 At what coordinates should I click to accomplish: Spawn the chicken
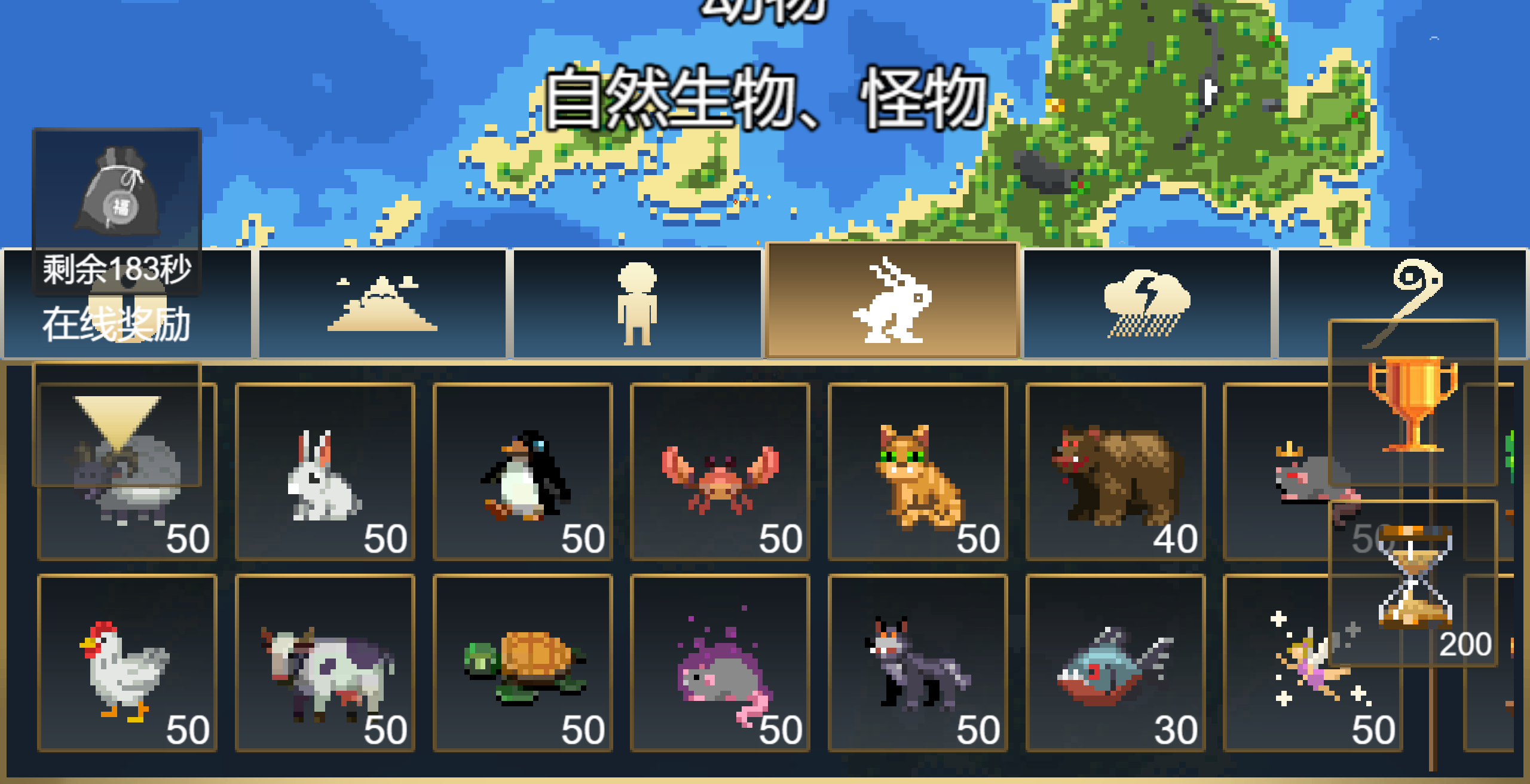tap(126, 663)
